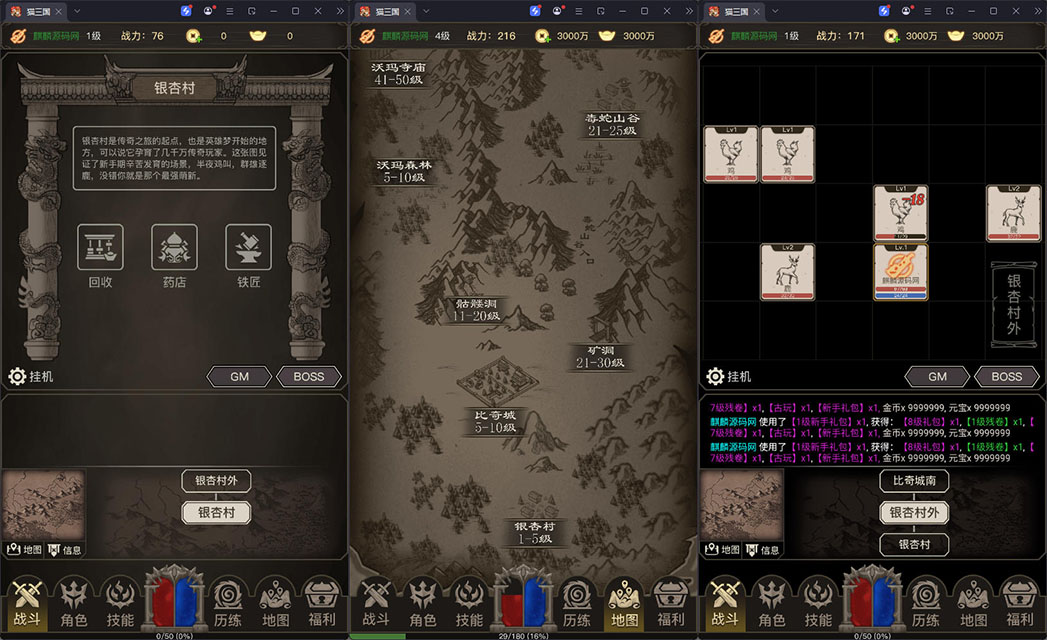Select the 骷髅洞 11-20级 map marker

click(476, 309)
